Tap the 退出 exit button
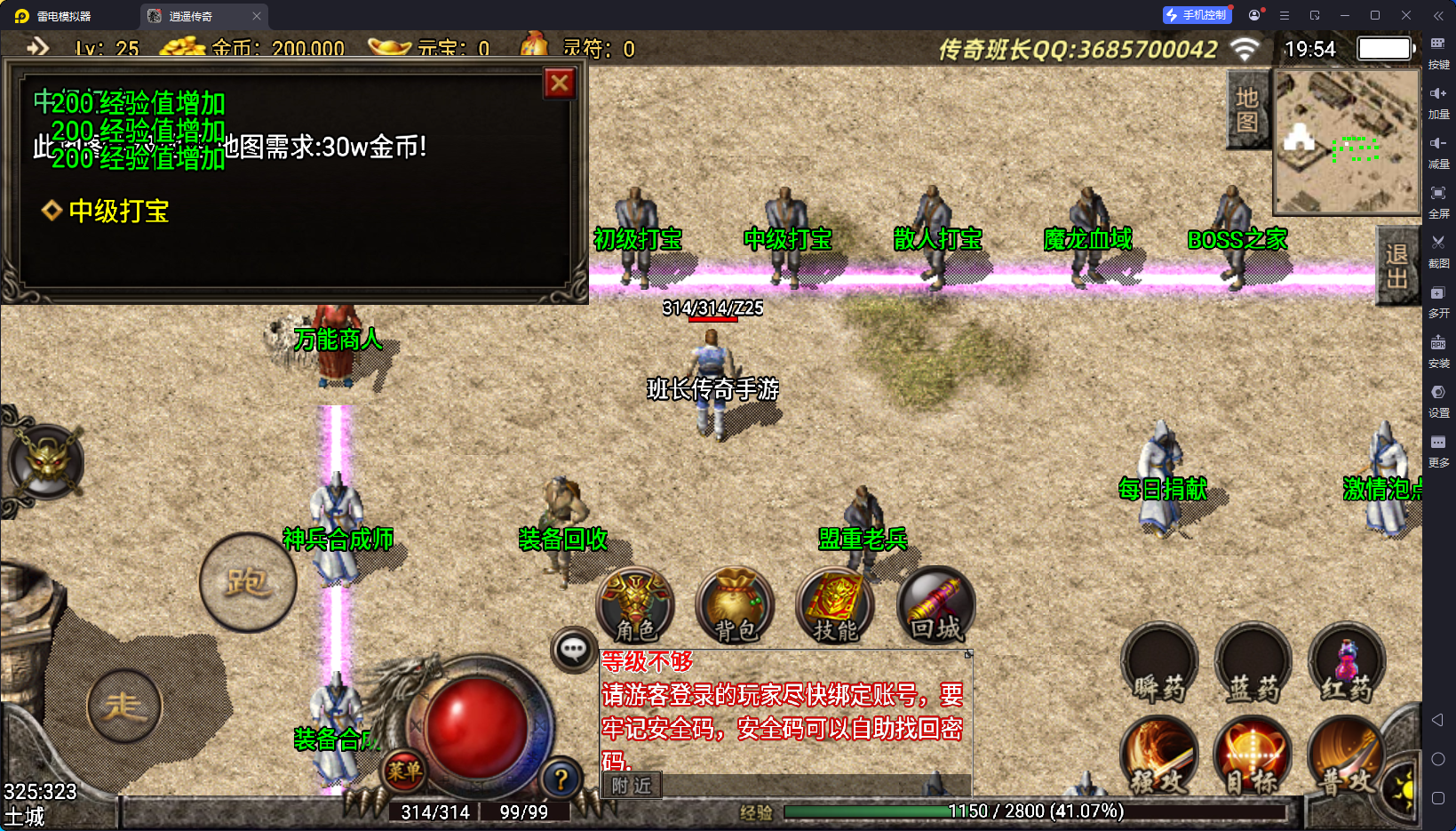This screenshot has width=1456, height=831. pos(1396,266)
